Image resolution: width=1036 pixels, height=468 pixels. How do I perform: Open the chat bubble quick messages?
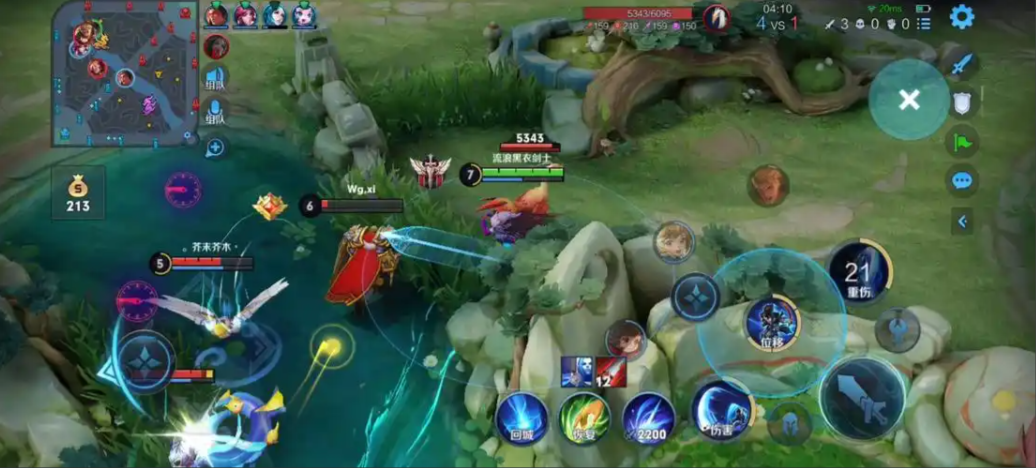click(962, 181)
